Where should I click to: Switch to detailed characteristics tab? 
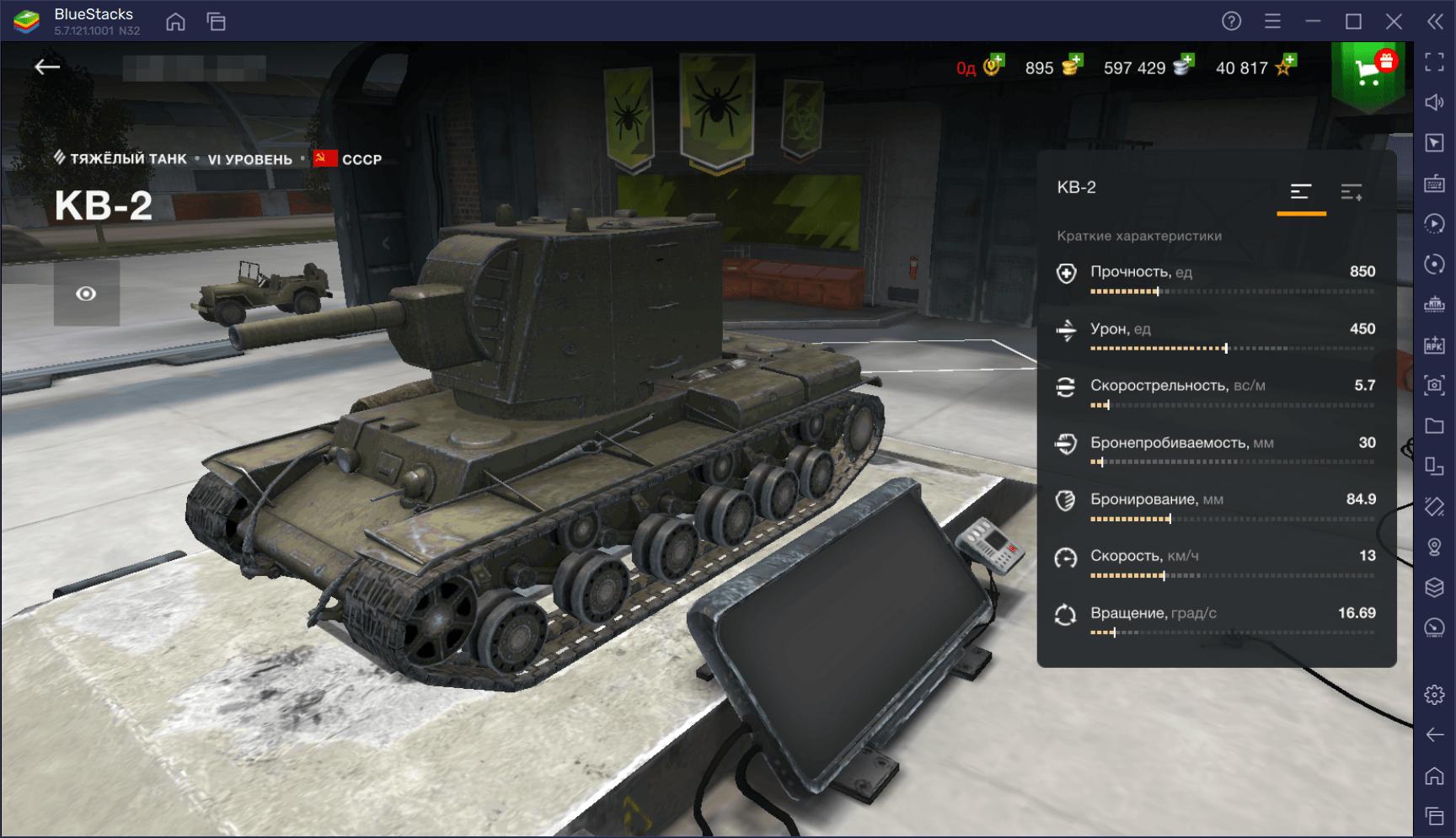click(x=1352, y=193)
